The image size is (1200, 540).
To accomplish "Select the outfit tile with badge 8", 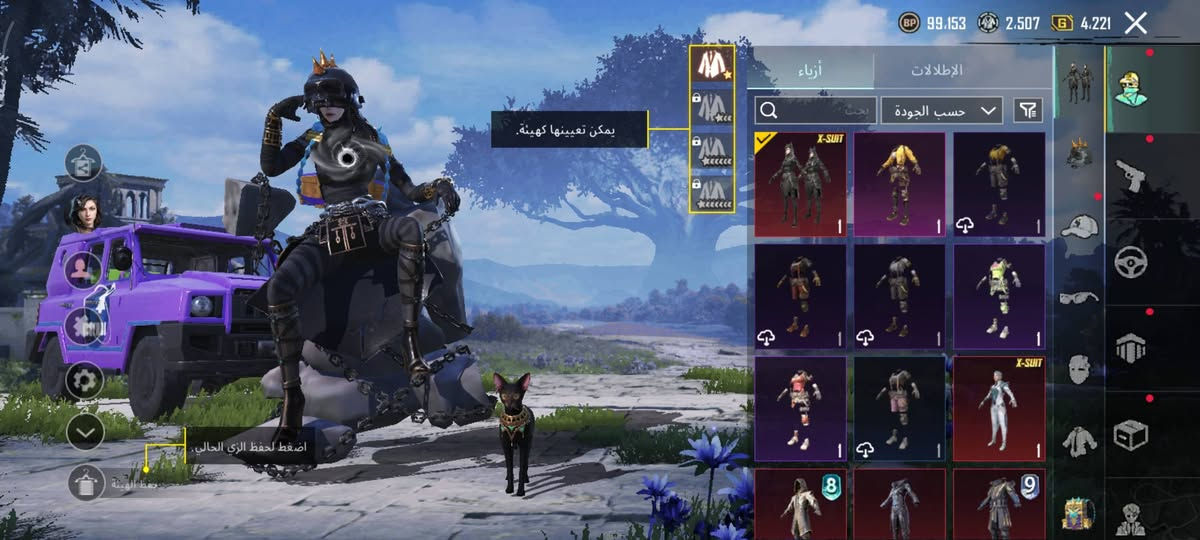I will (800, 503).
